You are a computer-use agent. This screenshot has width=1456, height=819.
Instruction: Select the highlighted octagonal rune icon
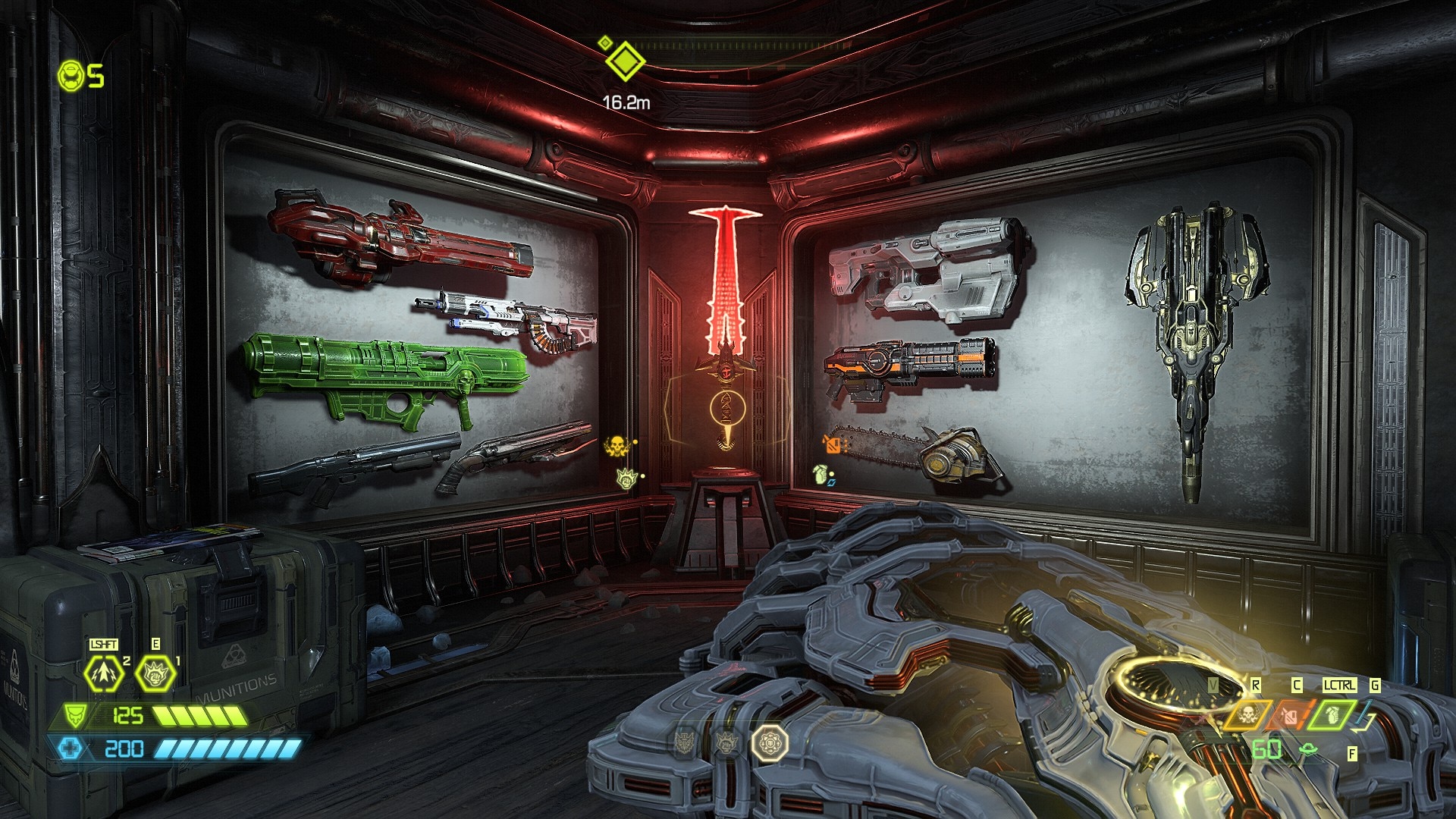point(770,742)
